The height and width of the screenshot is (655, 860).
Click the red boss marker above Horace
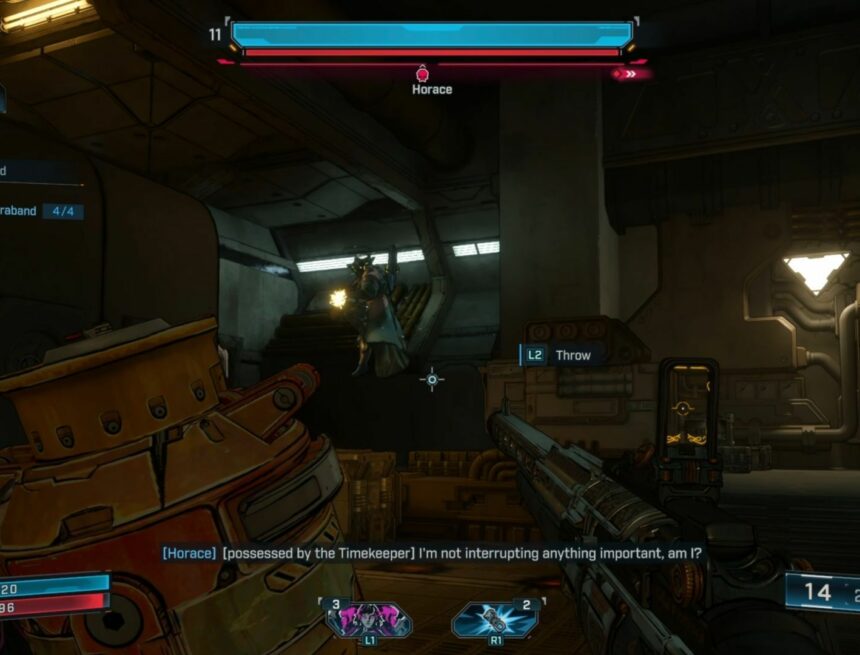tap(422, 72)
